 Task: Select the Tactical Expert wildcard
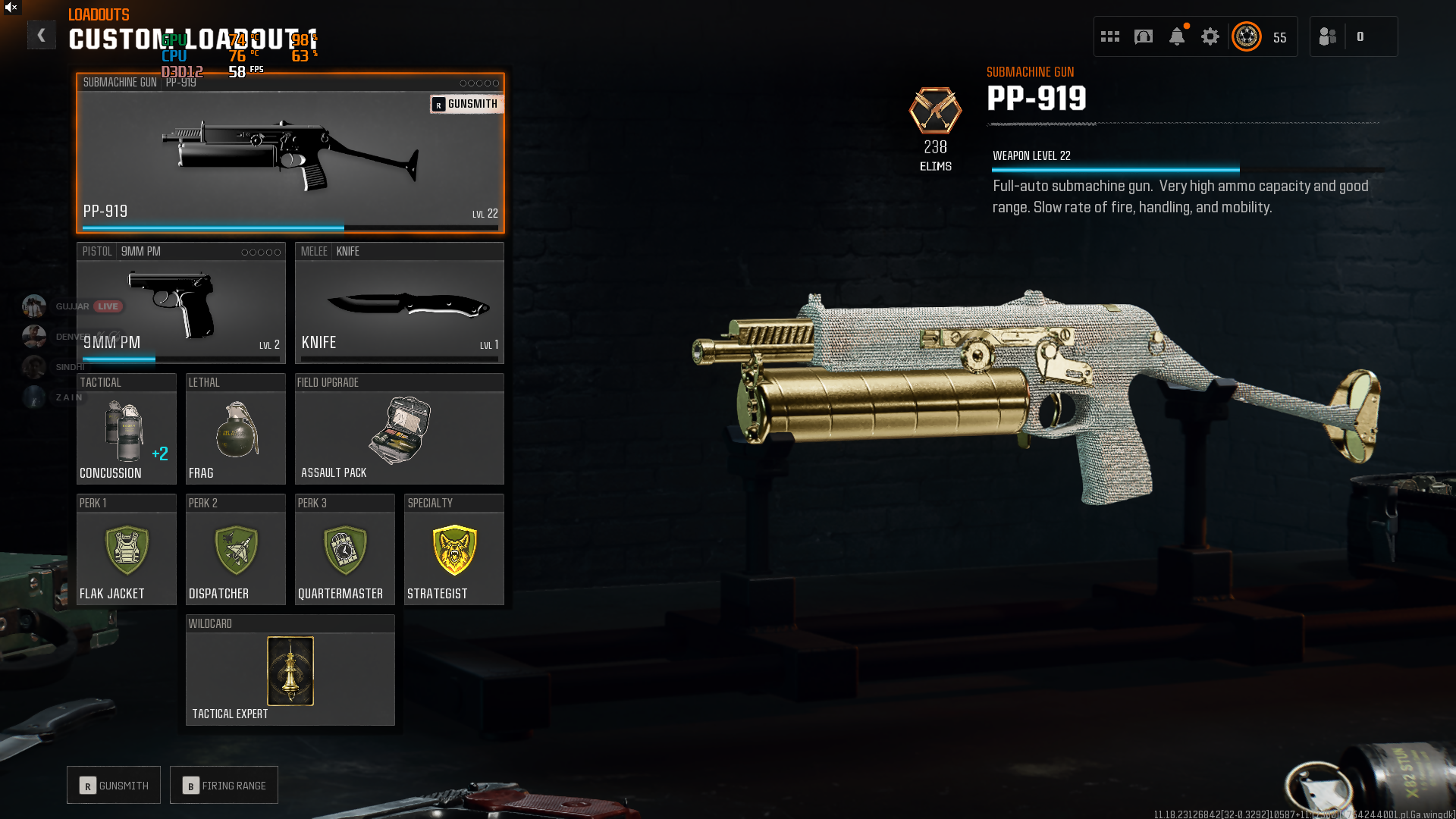pos(290,671)
